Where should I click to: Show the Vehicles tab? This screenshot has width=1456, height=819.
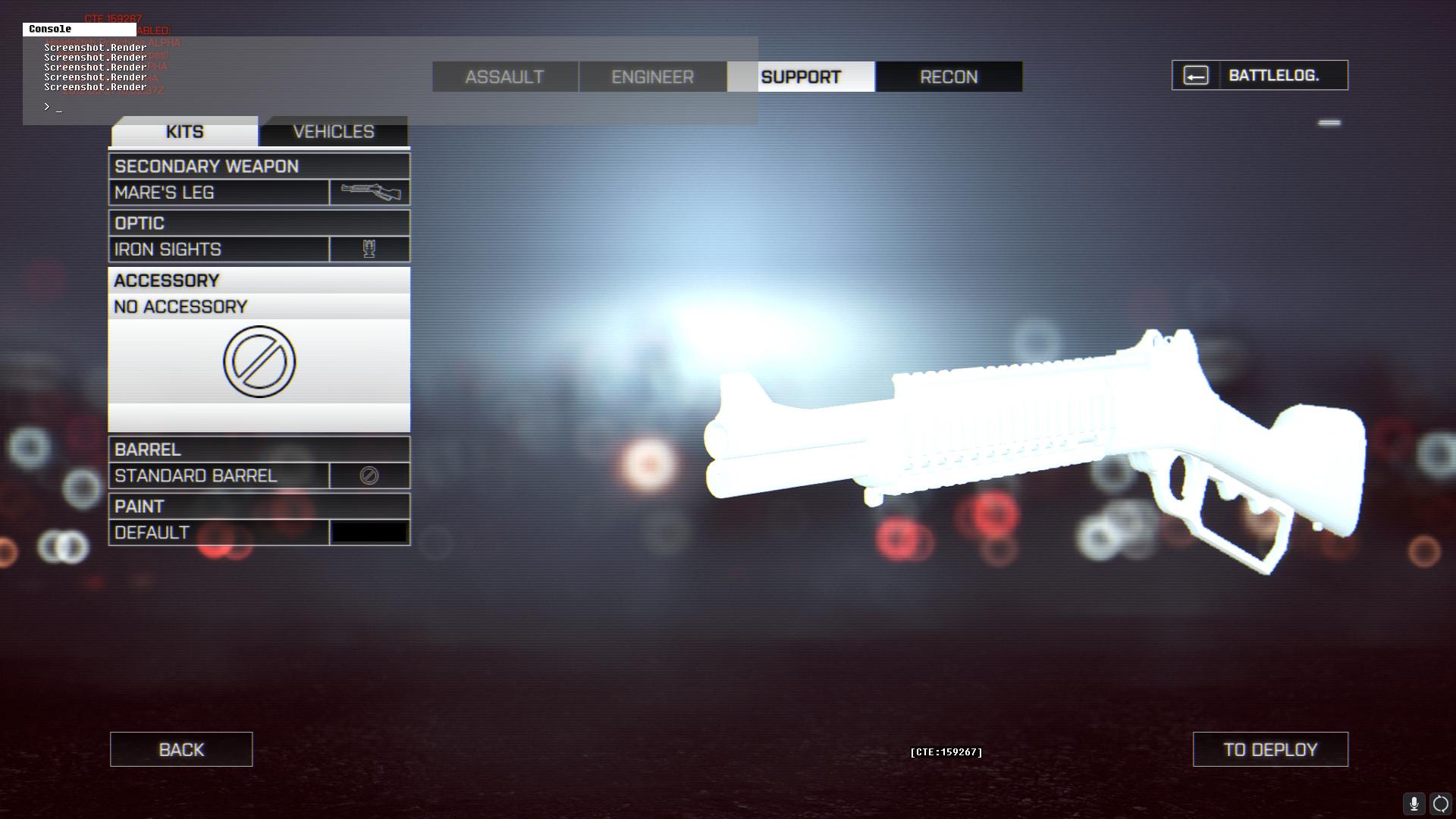(x=333, y=132)
